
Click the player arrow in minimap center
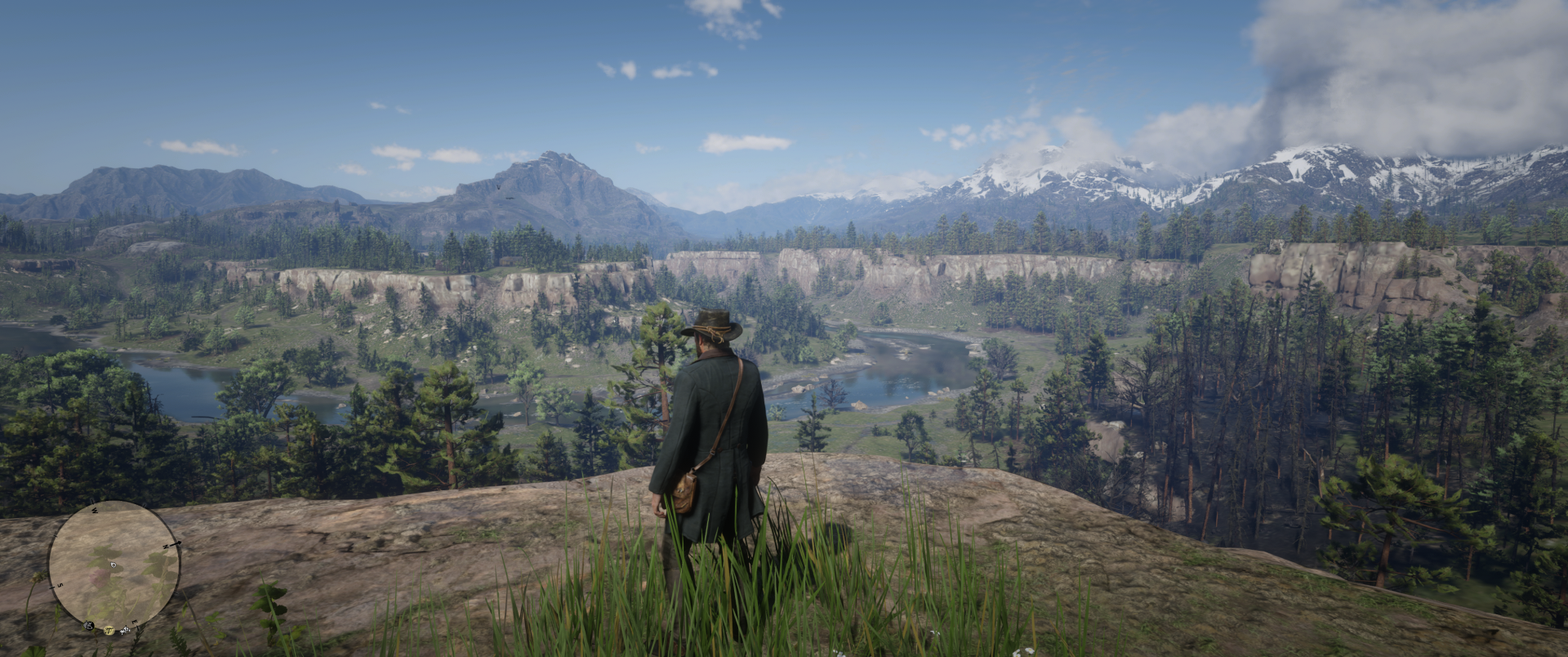pos(114,565)
